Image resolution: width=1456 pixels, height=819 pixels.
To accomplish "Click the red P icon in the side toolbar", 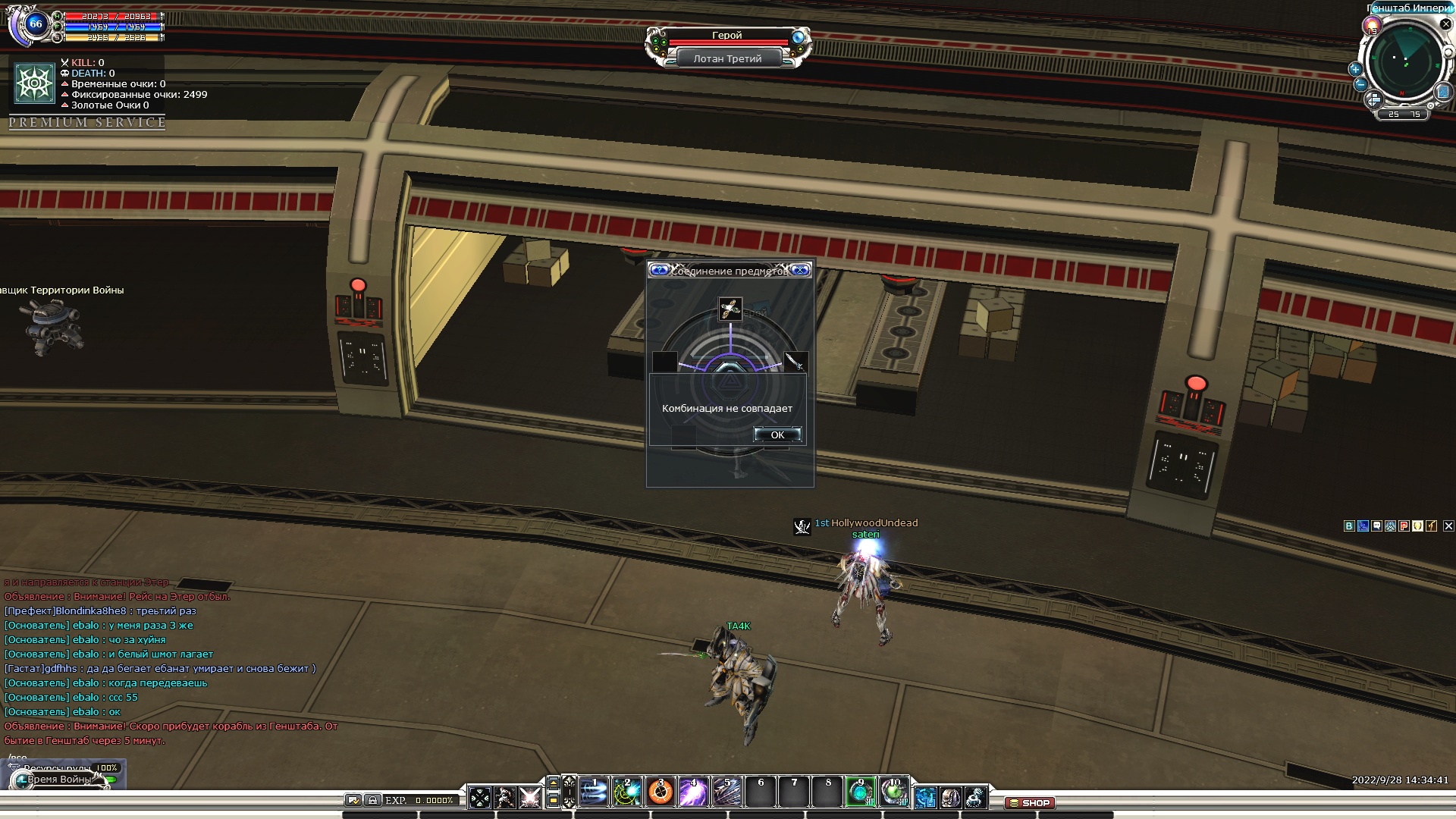I will tap(1404, 526).
